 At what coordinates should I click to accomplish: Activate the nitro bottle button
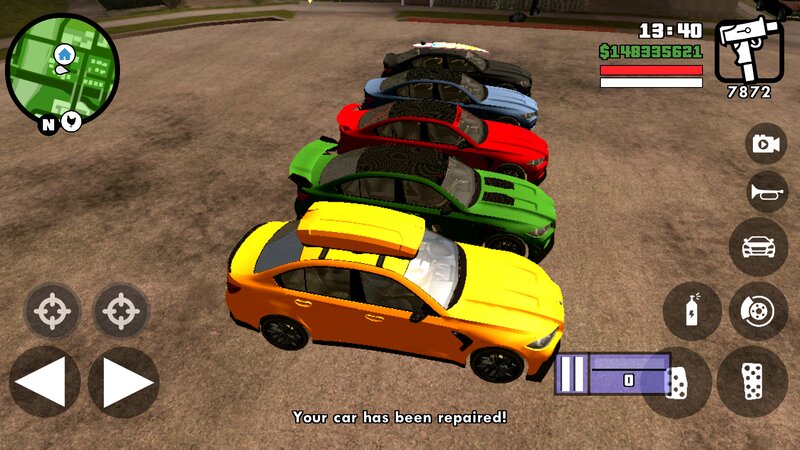pos(692,311)
